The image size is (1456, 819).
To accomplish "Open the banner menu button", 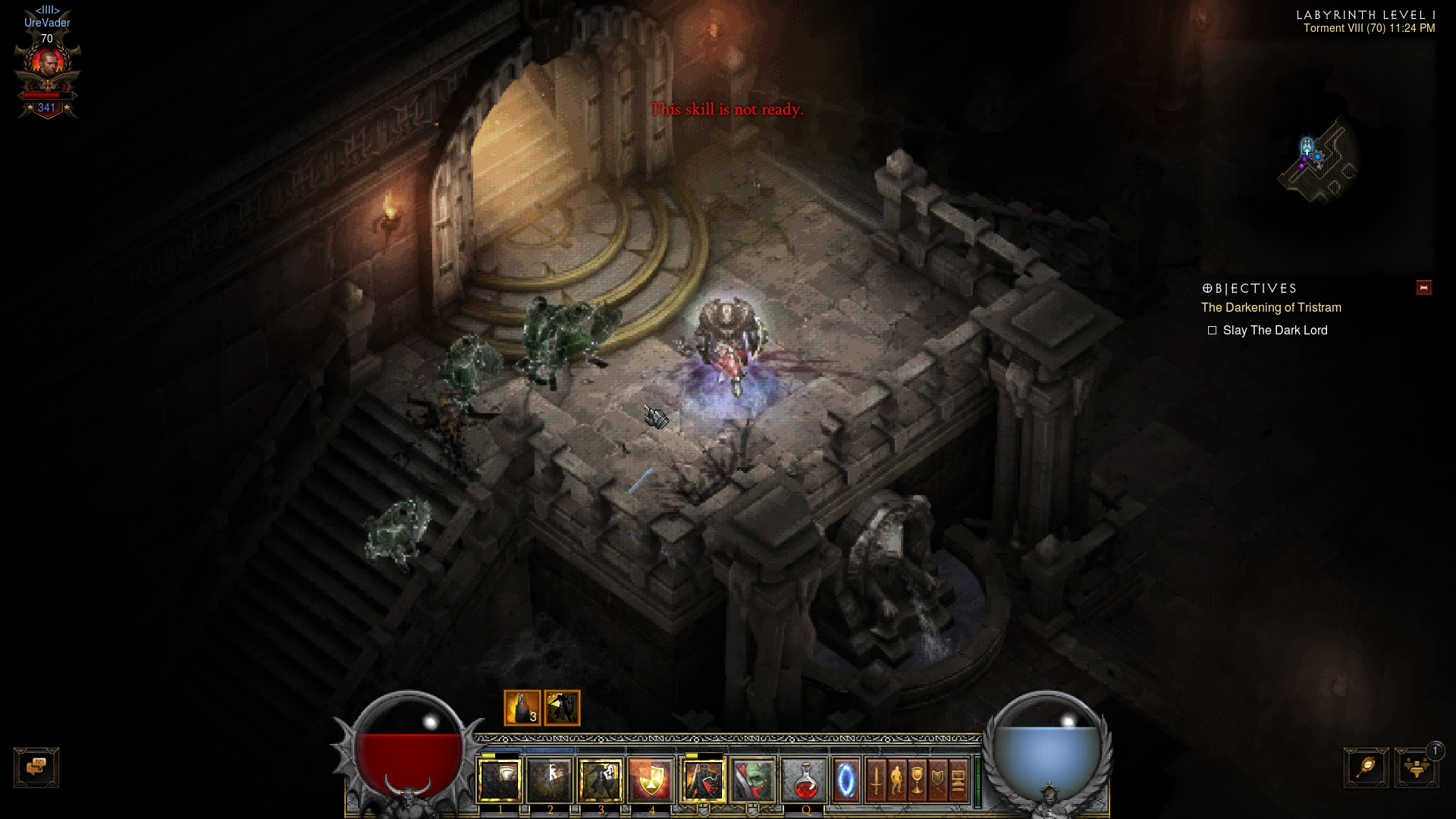I will coord(937,780).
